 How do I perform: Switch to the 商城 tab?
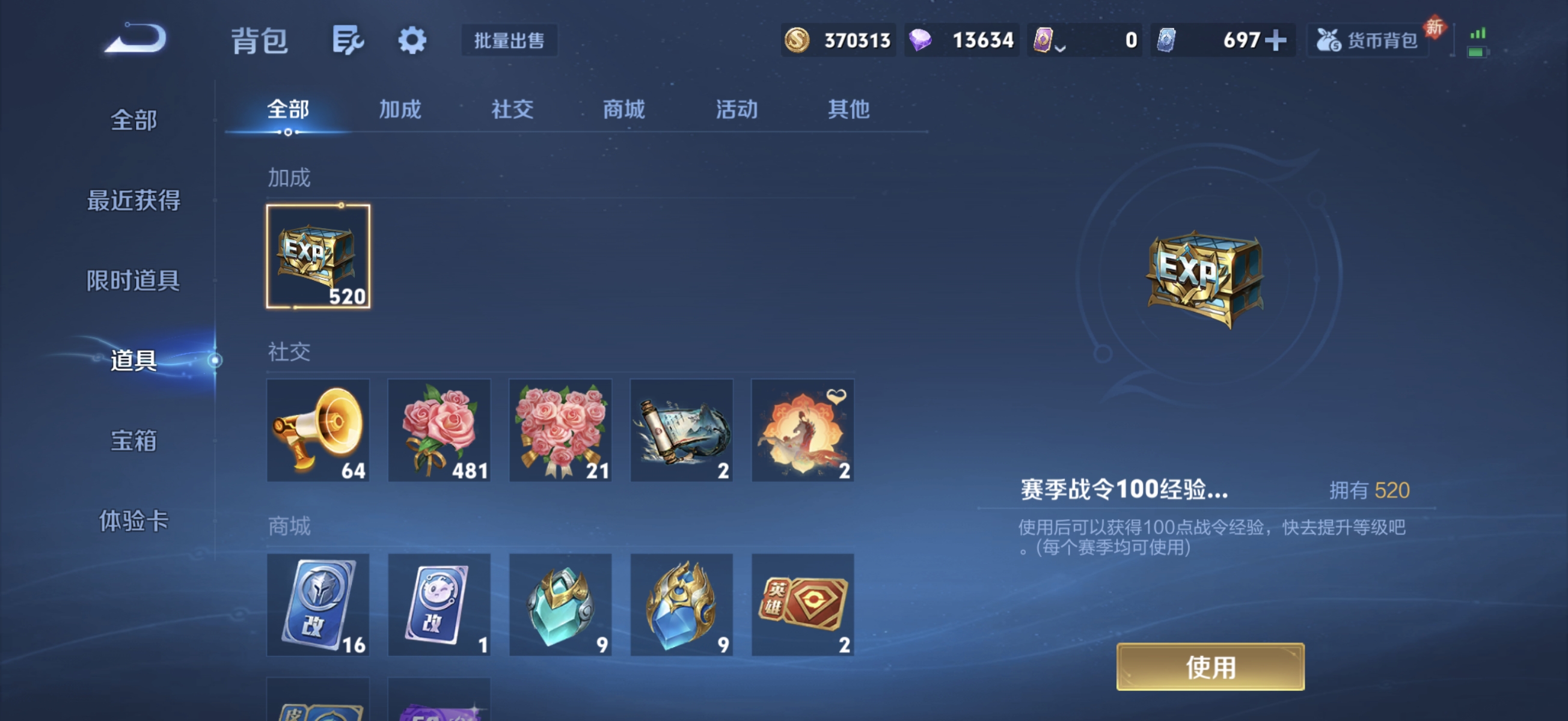623,110
